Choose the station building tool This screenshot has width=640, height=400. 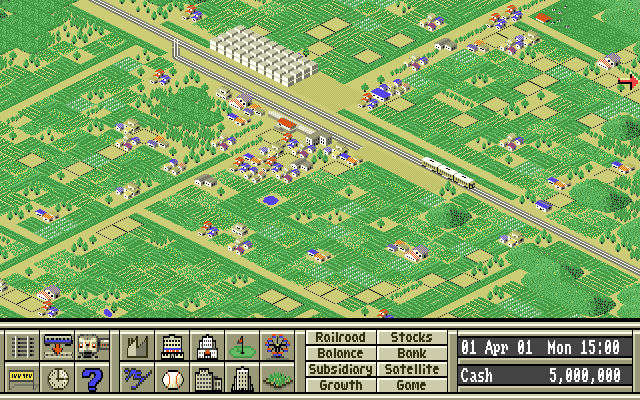coord(58,347)
